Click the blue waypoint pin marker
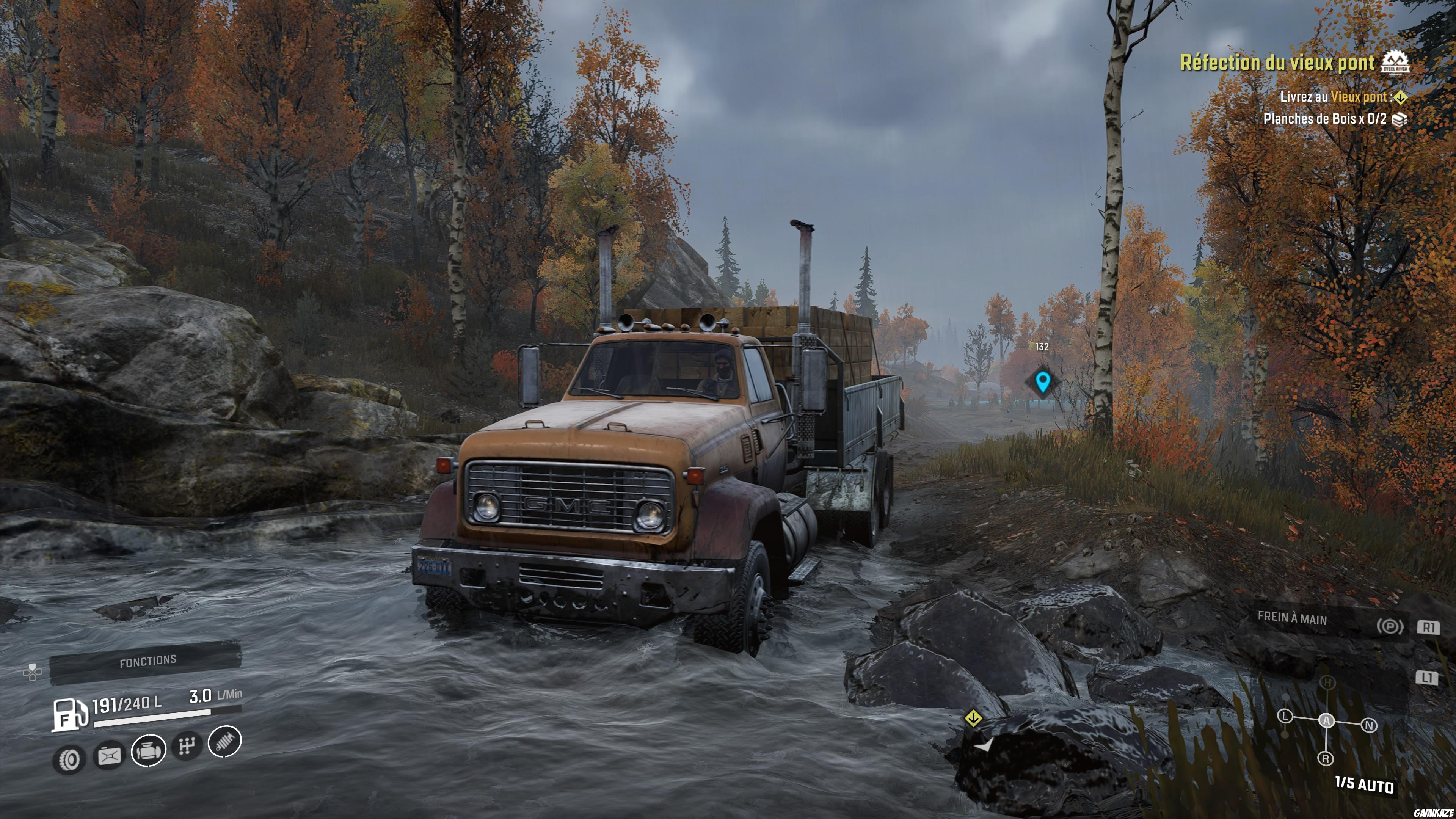 (x=1042, y=382)
